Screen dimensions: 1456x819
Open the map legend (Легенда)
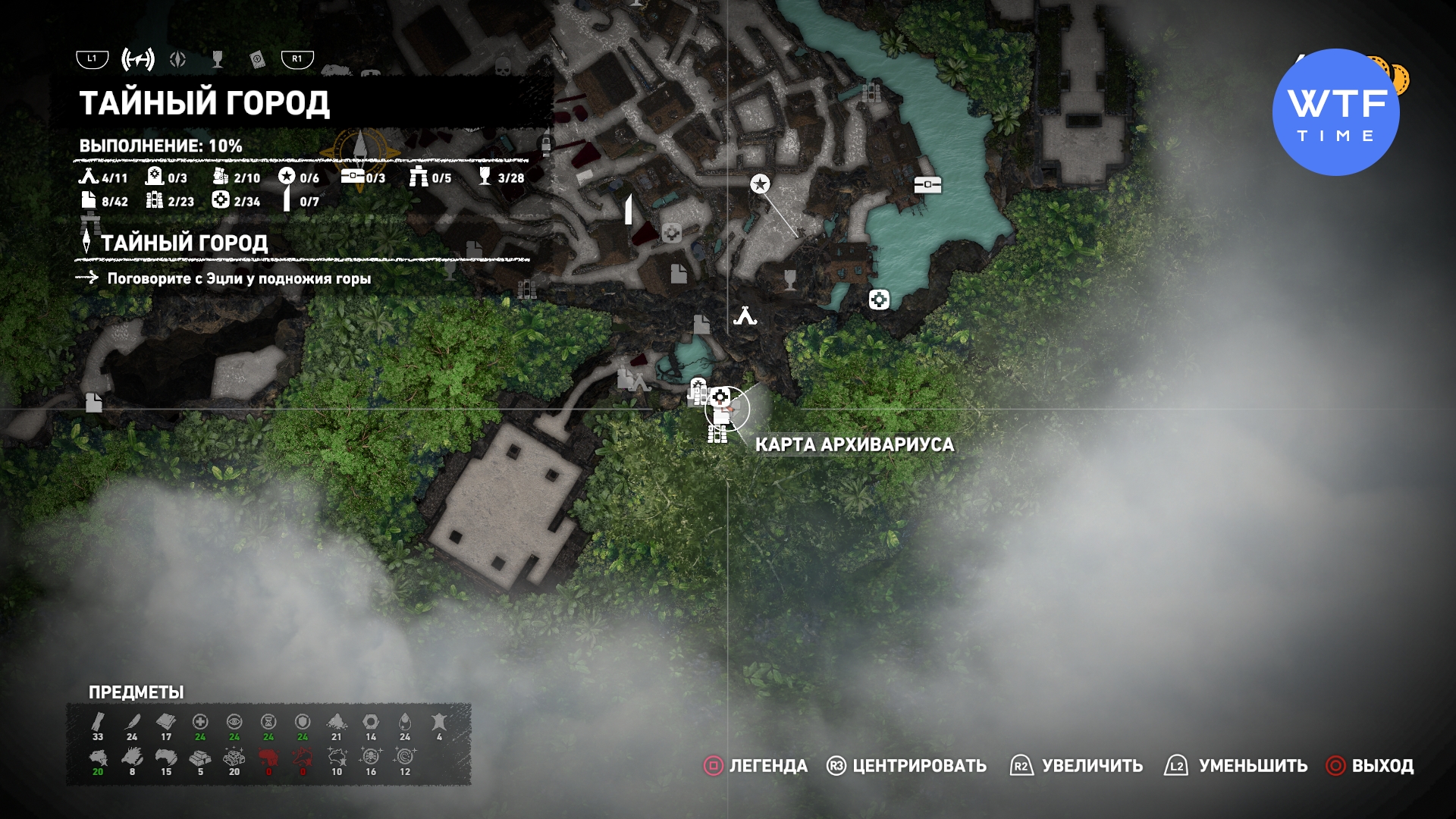click(755, 766)
